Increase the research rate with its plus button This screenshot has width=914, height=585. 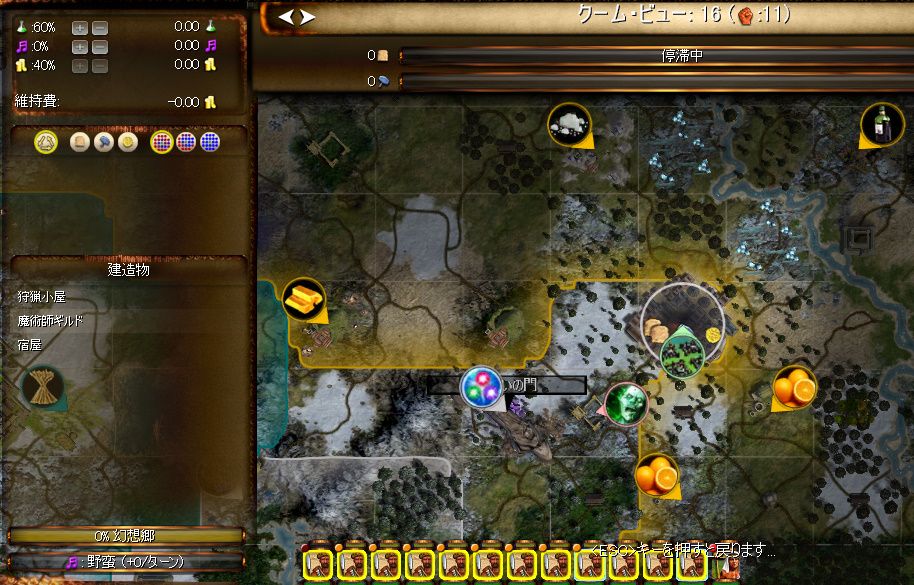pyautogui.click(x=81, y=26)
